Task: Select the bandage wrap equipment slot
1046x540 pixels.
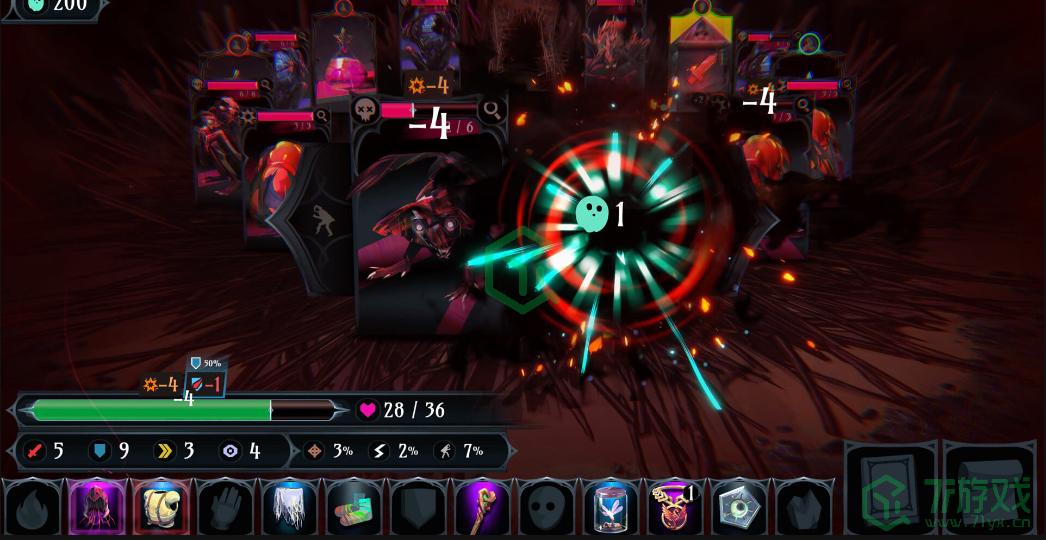Action: (161, 507)
